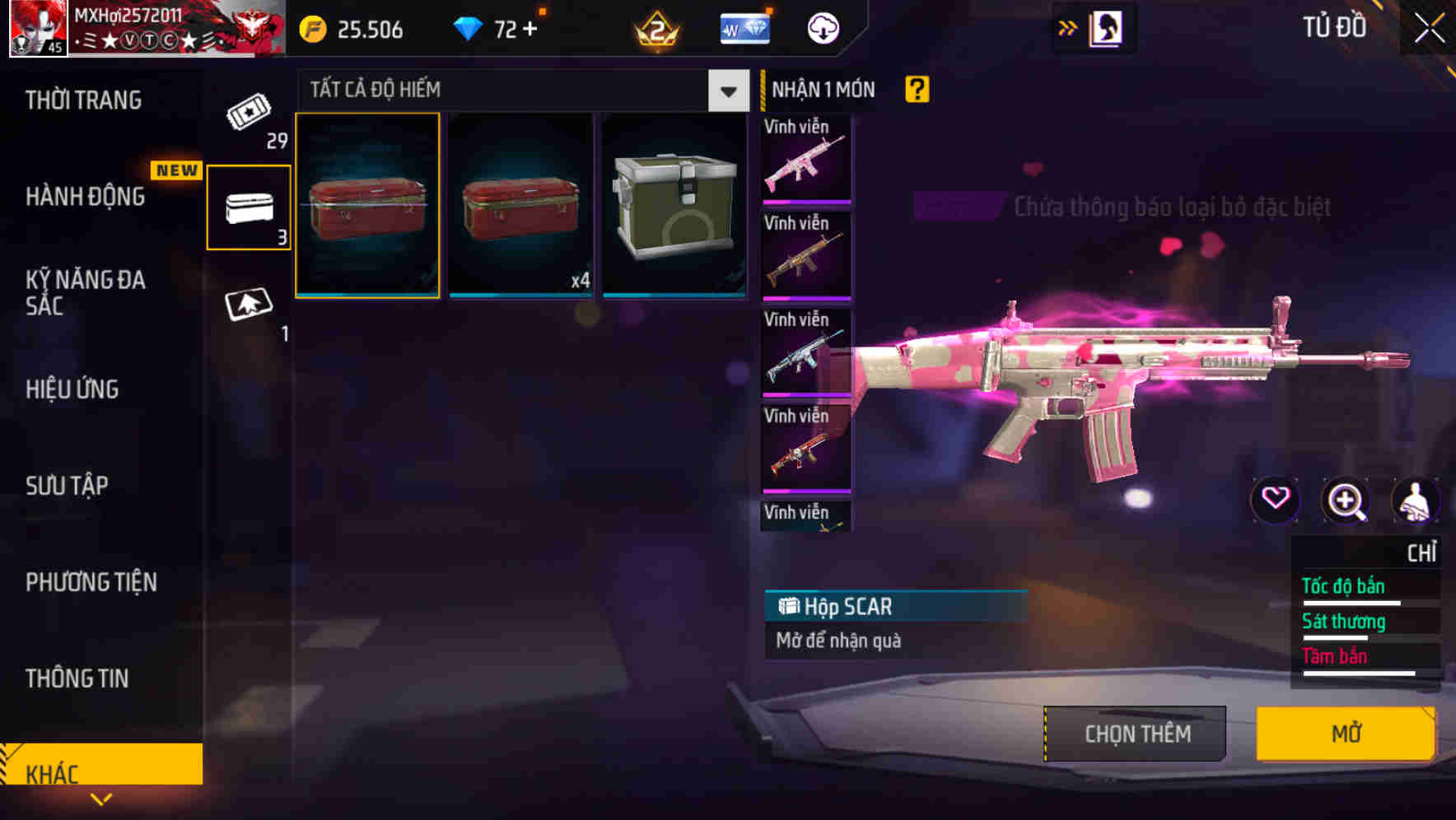This screenshot has height=820, width=1456.
Task: Select the crates category icon in the sidebar
Action: pos(248,206)
